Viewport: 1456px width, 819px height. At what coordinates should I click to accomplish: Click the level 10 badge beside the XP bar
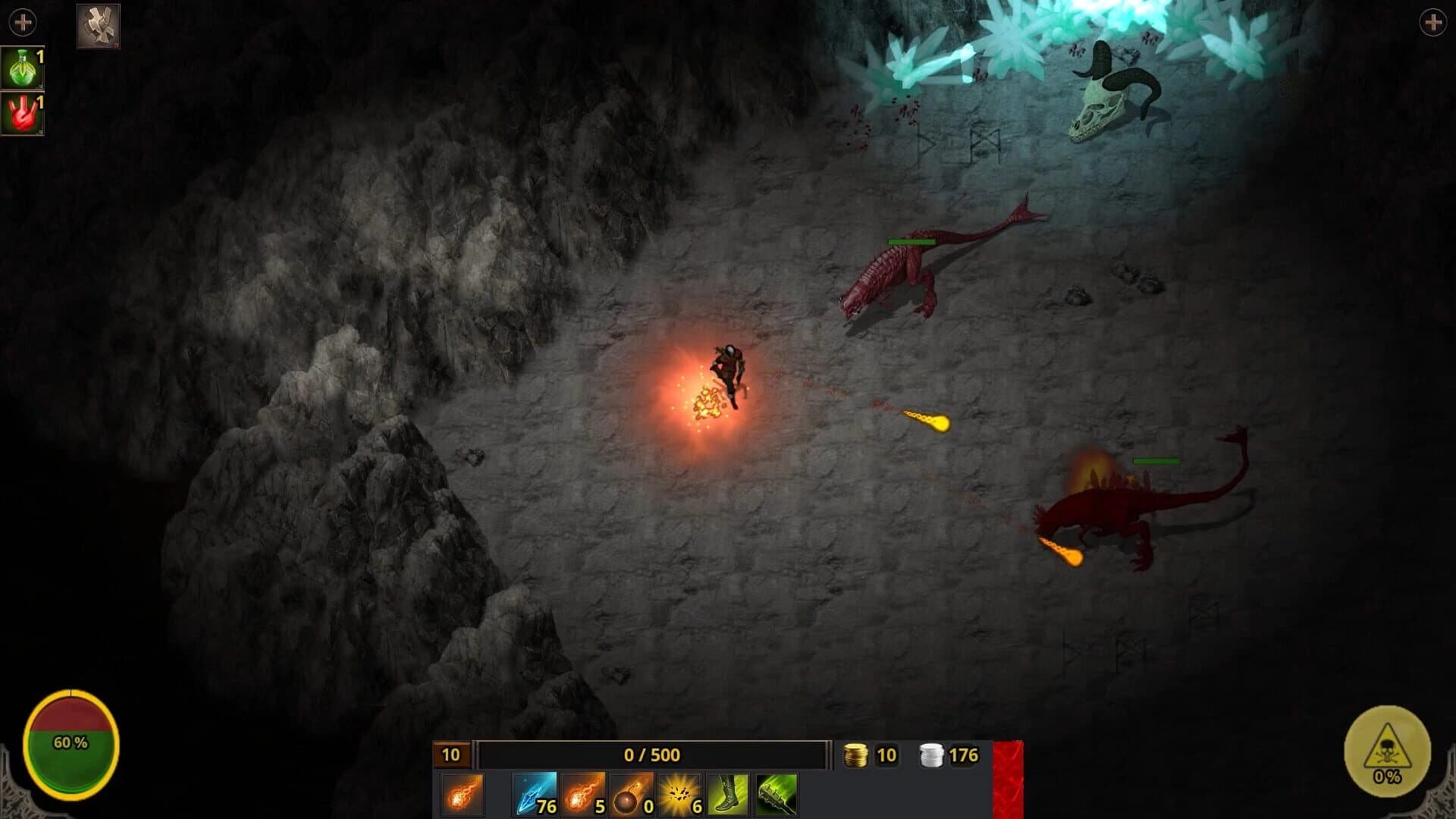(x=450, y=755)
